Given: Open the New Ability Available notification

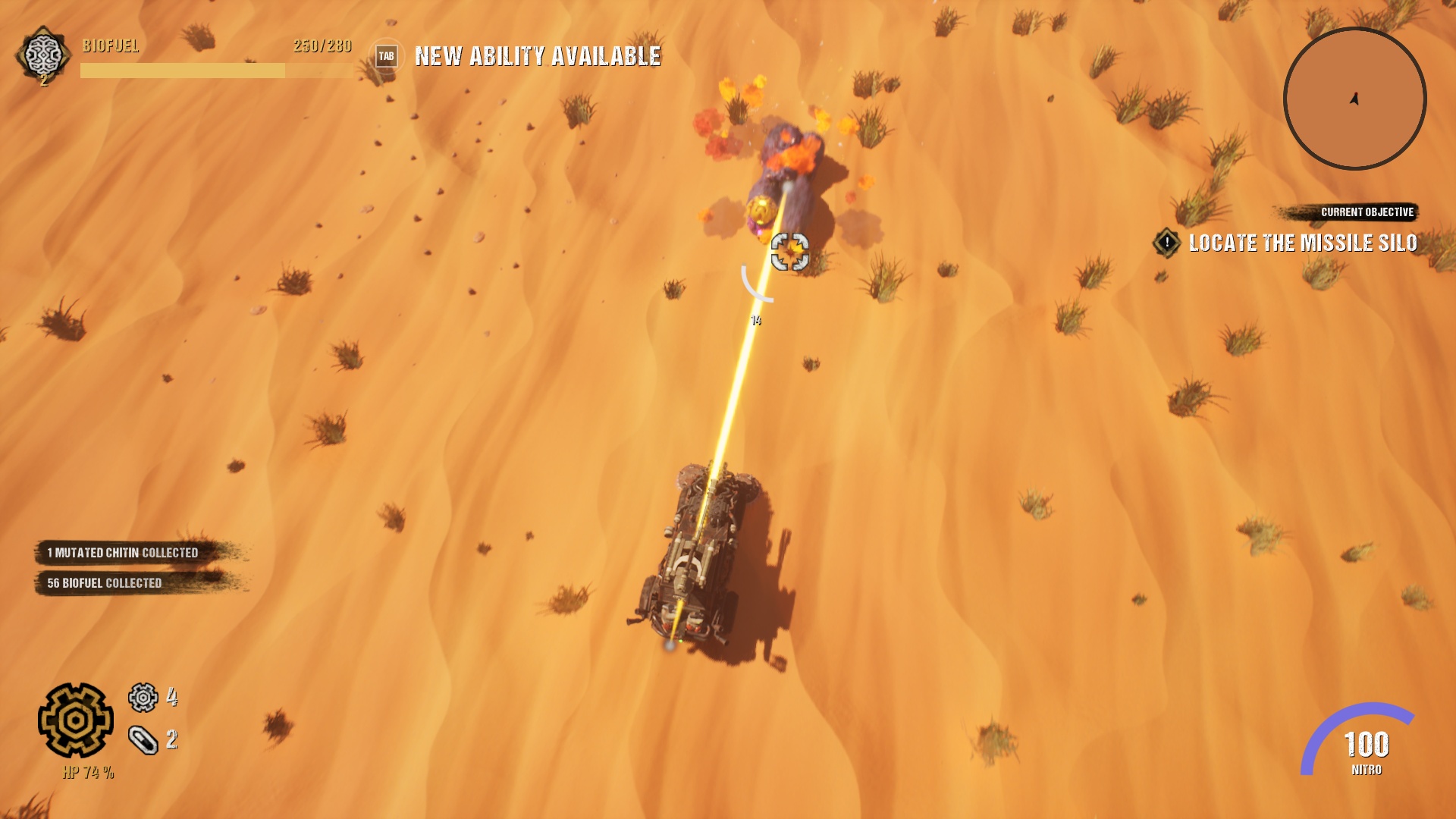Looking at the screenshot, I should [x=537, y=56].
